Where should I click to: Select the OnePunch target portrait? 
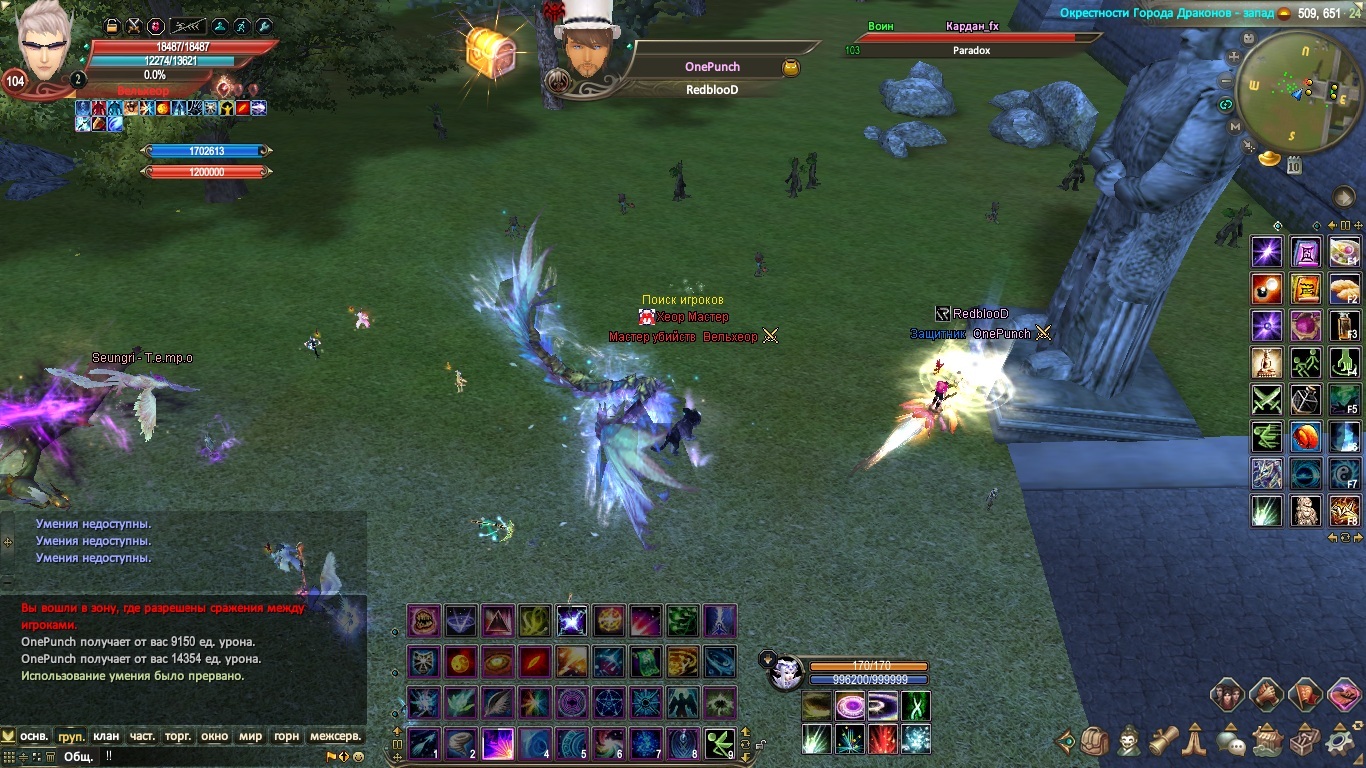[x=586, y=50]
